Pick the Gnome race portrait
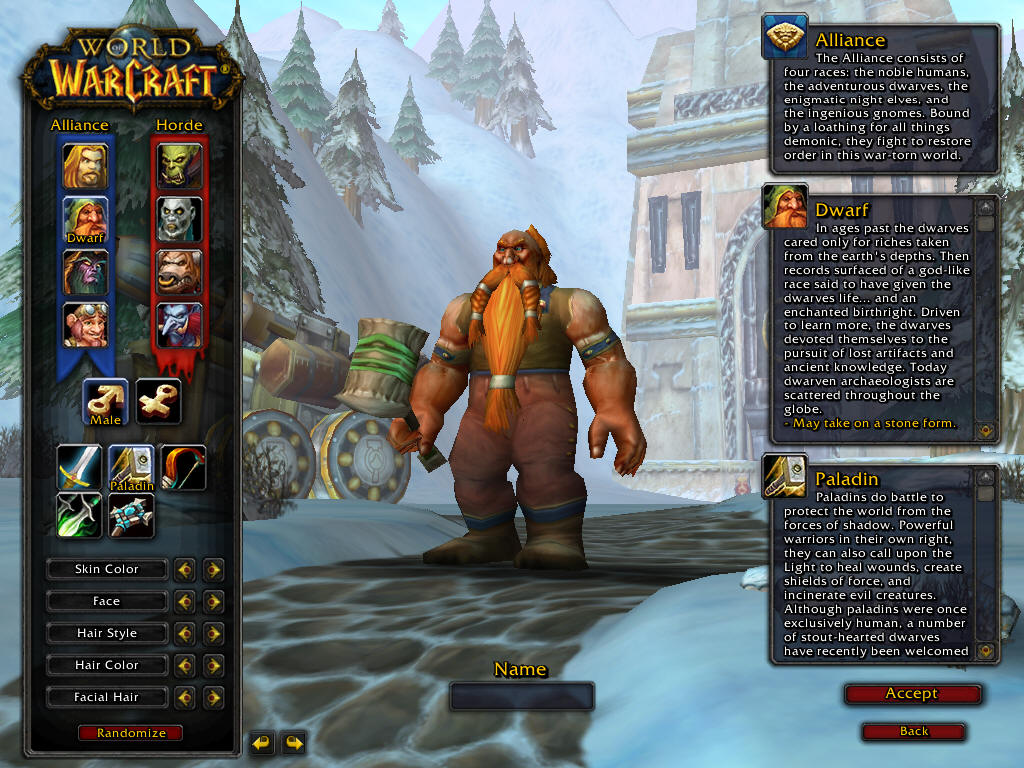The image size is (1024, 768). point(86,325)
